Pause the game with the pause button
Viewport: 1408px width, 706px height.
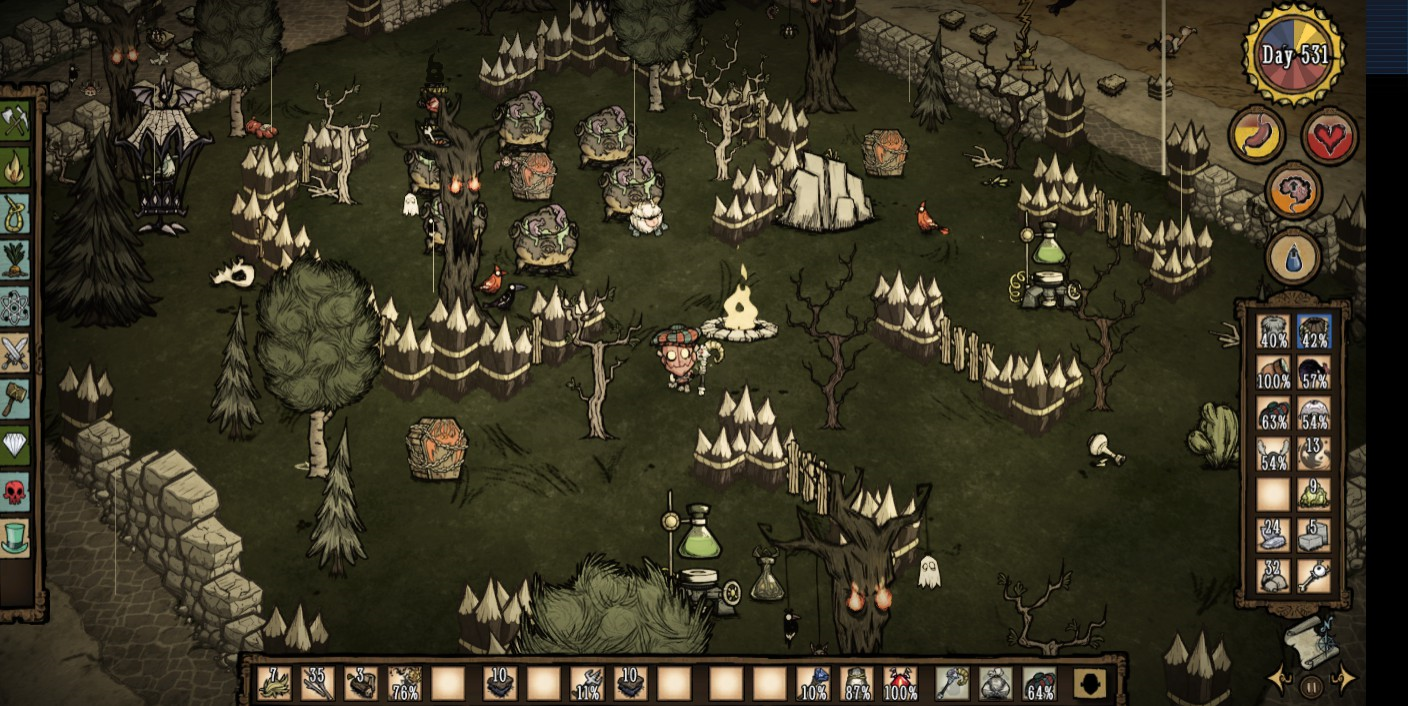1311,686
